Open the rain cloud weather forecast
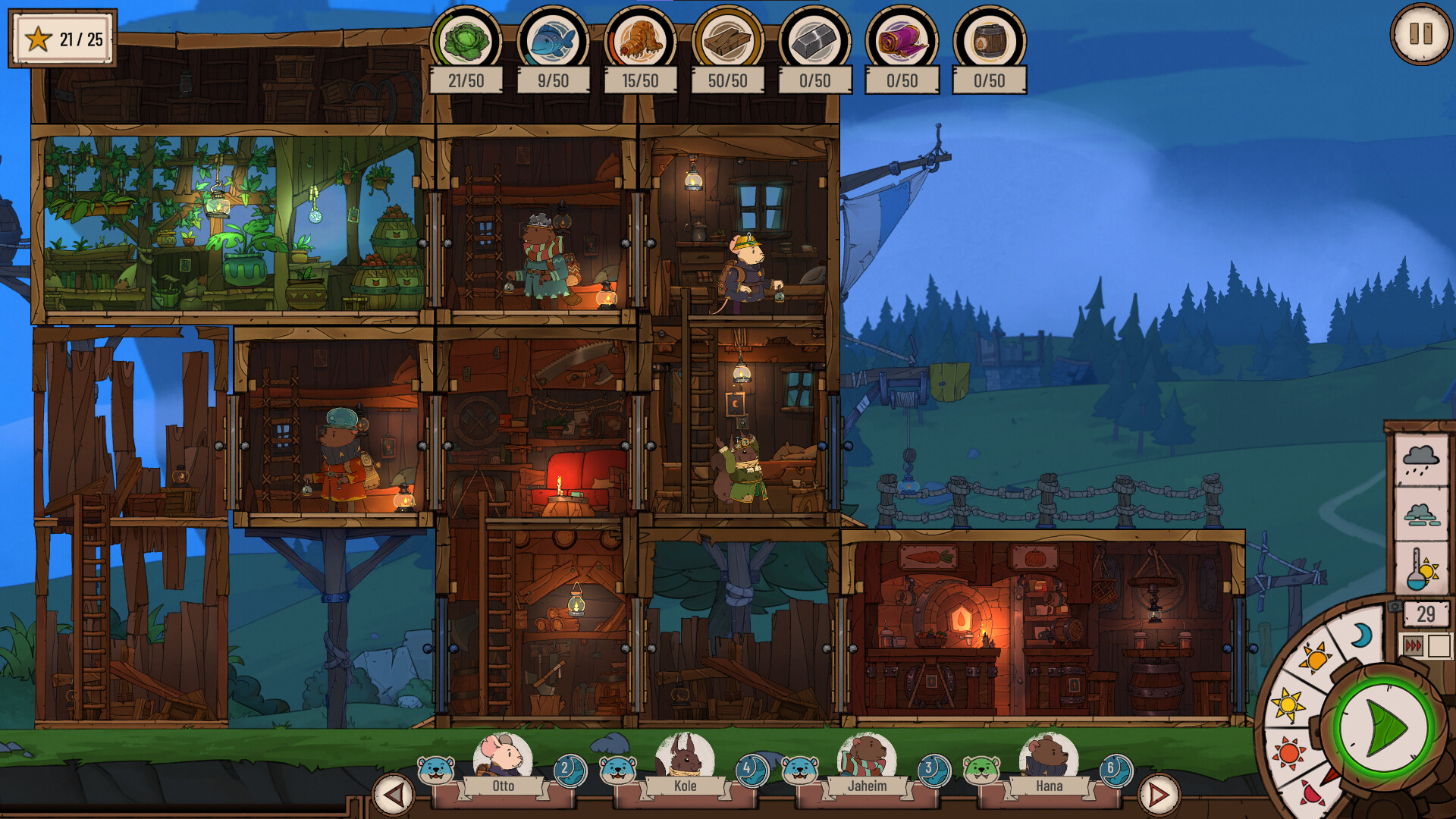 (x=1421, y=460)
